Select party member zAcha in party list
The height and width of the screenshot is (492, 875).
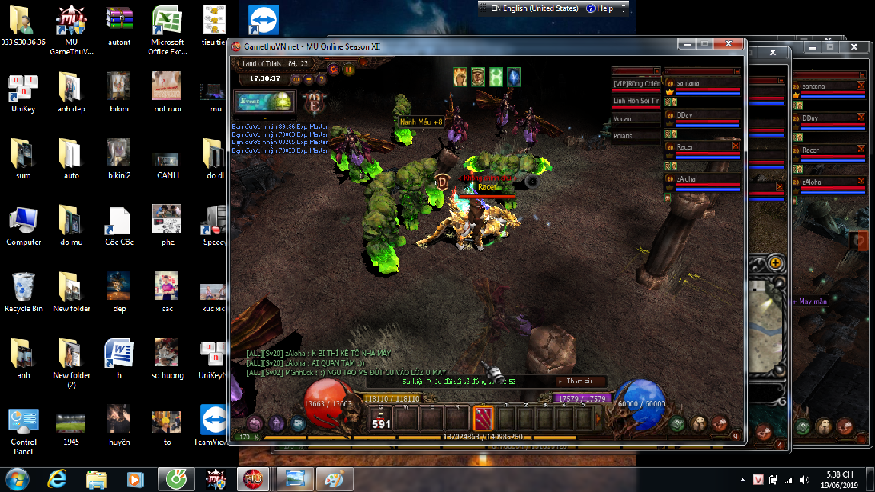tap(702, 180)
